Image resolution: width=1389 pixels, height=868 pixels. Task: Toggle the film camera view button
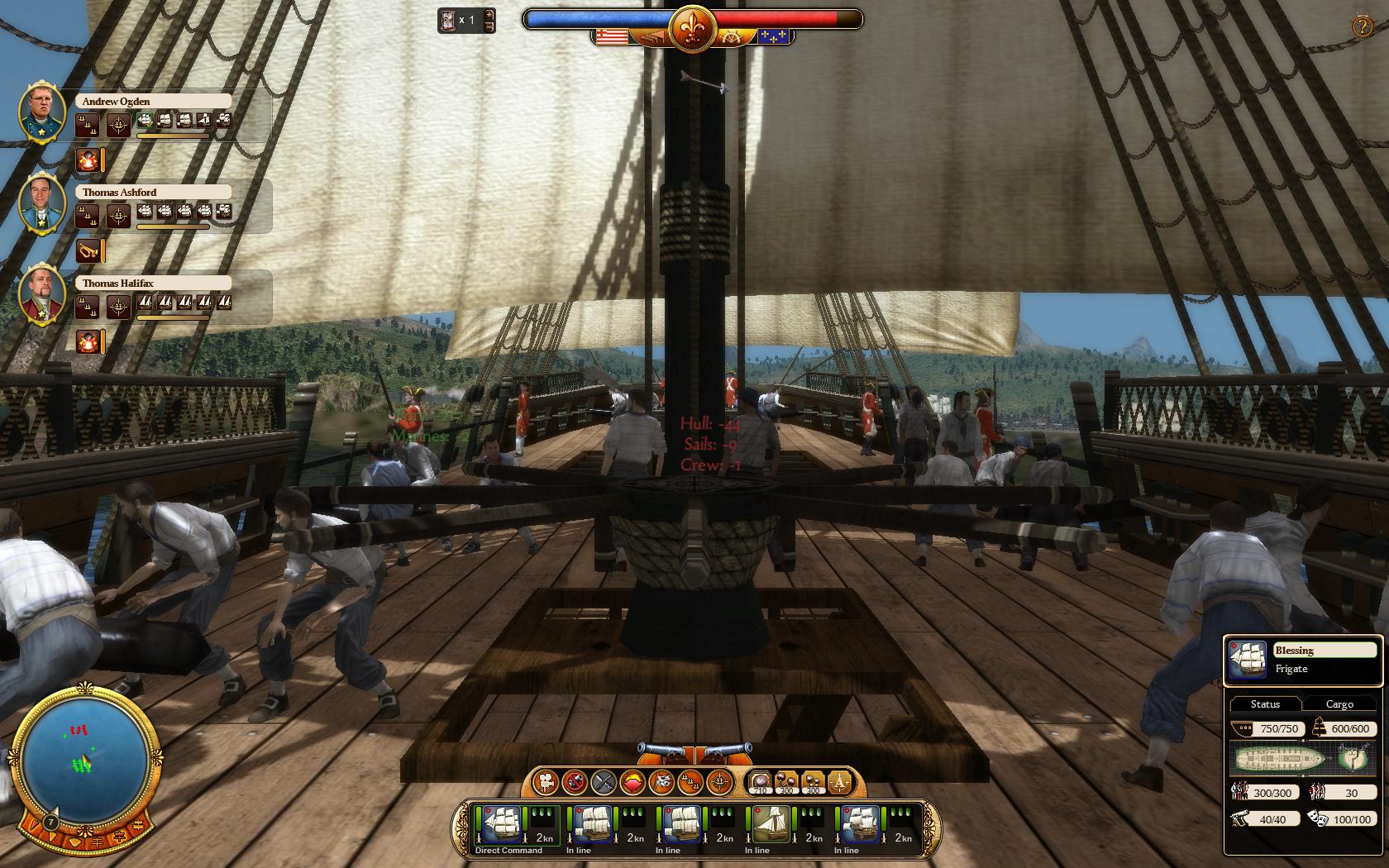click(546, 780)
